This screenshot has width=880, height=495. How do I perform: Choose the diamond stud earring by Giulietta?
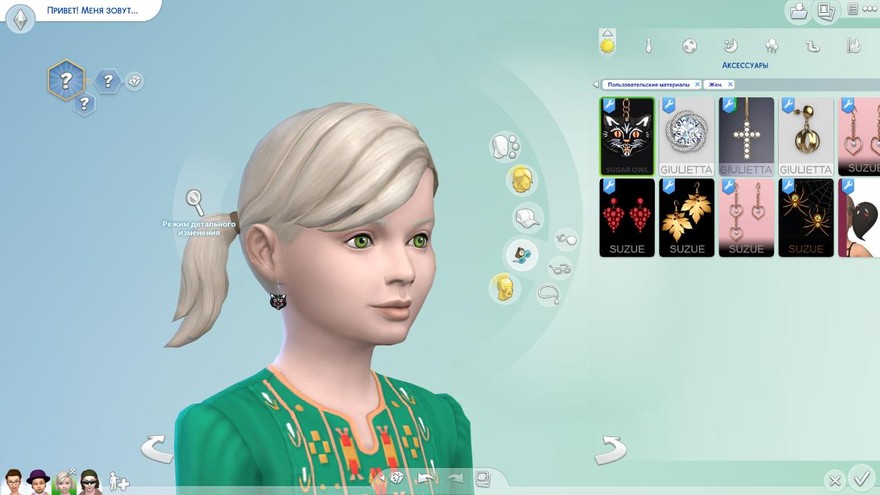point(687,136)
